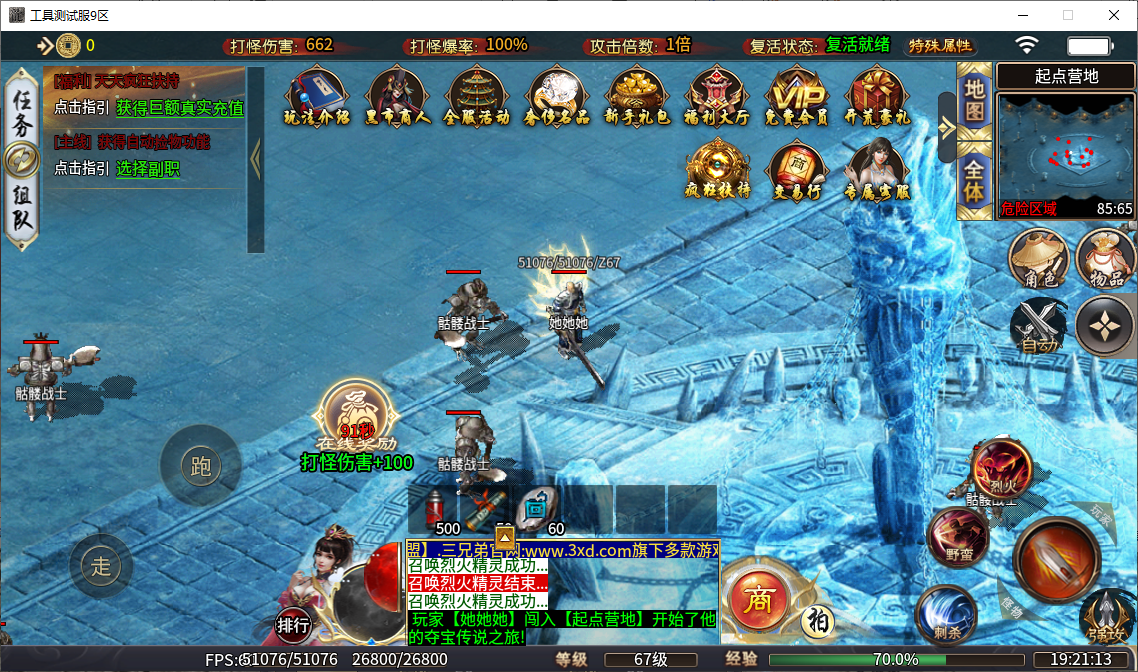
Task: Cast the 刺杀 thrust skill
Action: click(x=945, y=612)
